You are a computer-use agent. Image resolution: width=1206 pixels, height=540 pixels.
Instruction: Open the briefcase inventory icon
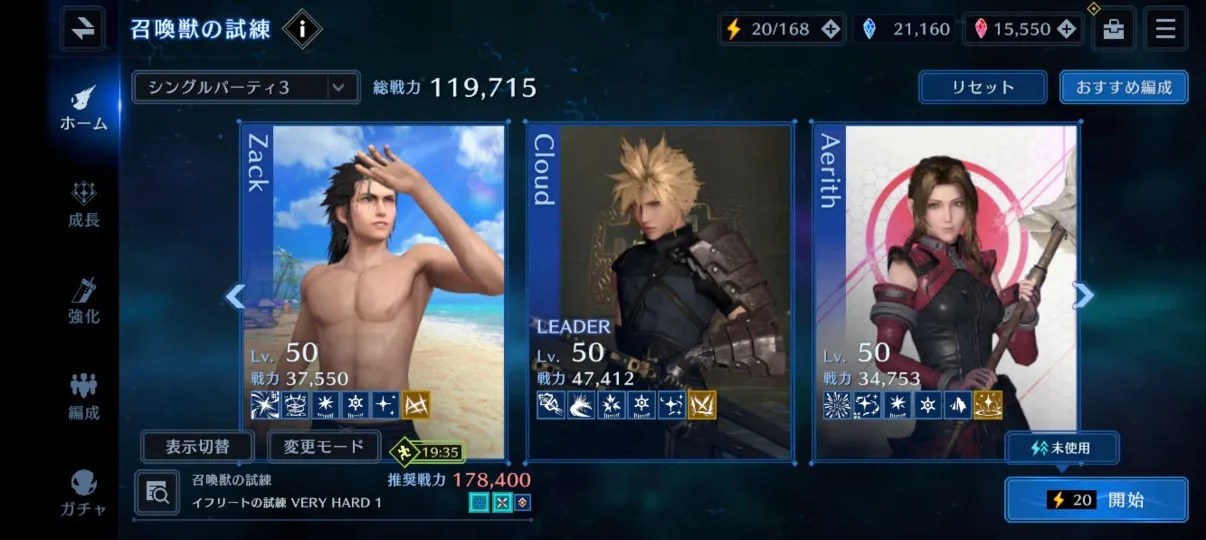pyautogui.click(x=1113, y=29)
